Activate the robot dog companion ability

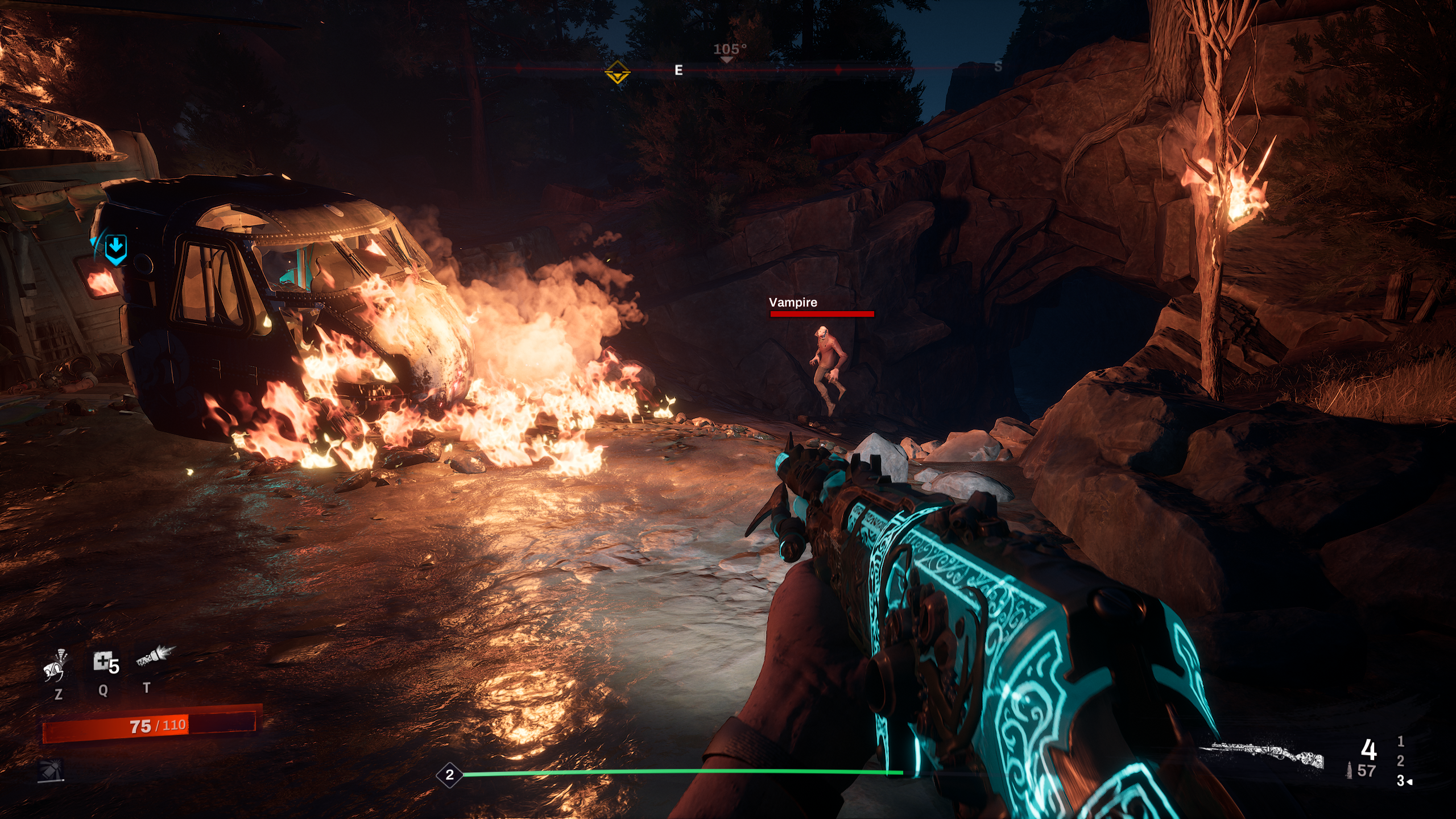click(x=56, y=665)
